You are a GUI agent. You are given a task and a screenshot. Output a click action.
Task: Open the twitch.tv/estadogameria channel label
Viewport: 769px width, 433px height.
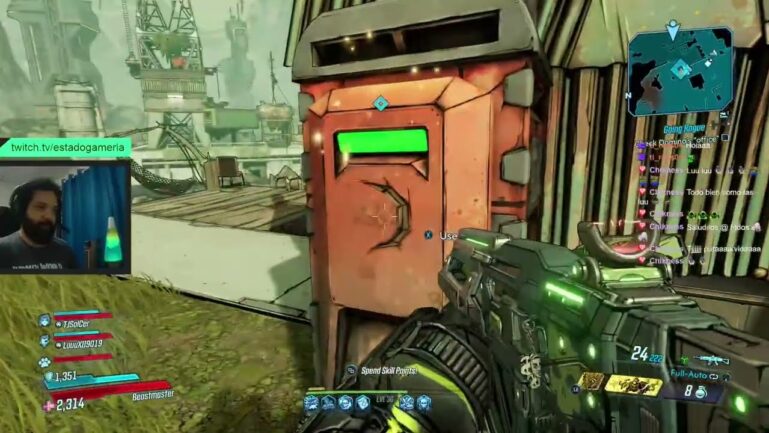point(67,147)
